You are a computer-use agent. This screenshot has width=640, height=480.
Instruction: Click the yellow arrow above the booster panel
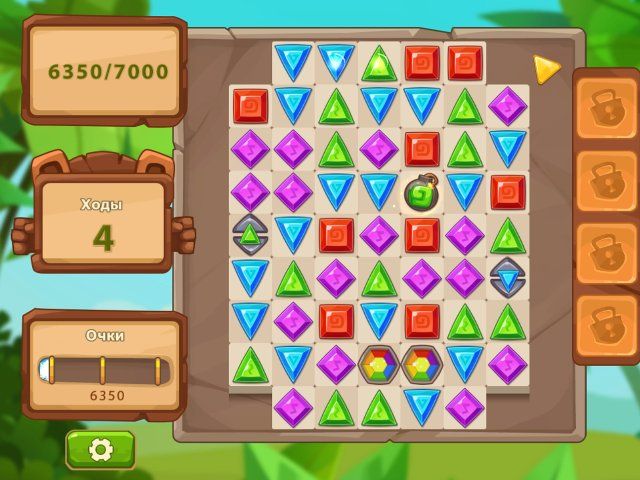pyautogui.click(x=546, y=68)
